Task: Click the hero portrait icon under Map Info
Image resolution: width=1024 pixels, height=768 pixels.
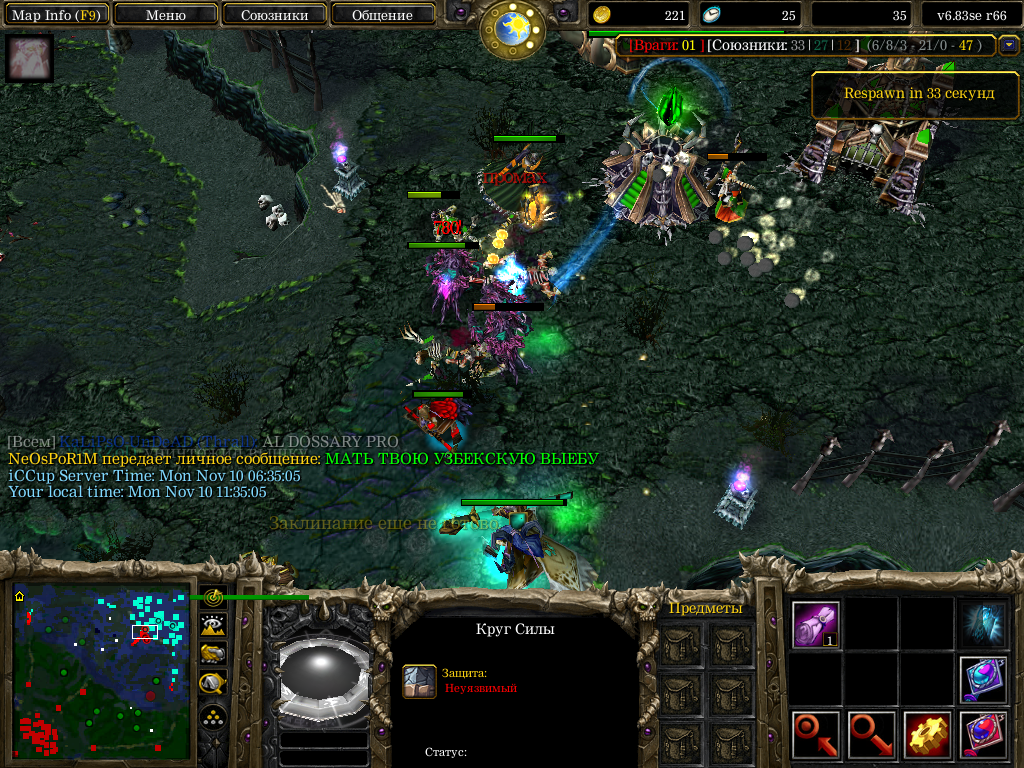Action: [29, 59]
